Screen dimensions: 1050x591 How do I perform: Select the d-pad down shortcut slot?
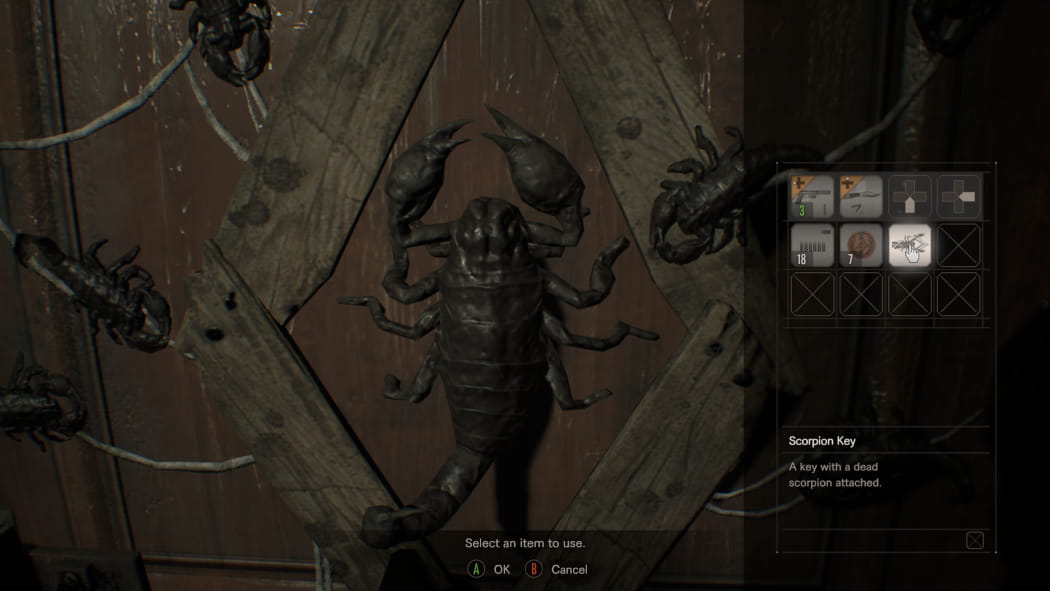tap(909, 196)
